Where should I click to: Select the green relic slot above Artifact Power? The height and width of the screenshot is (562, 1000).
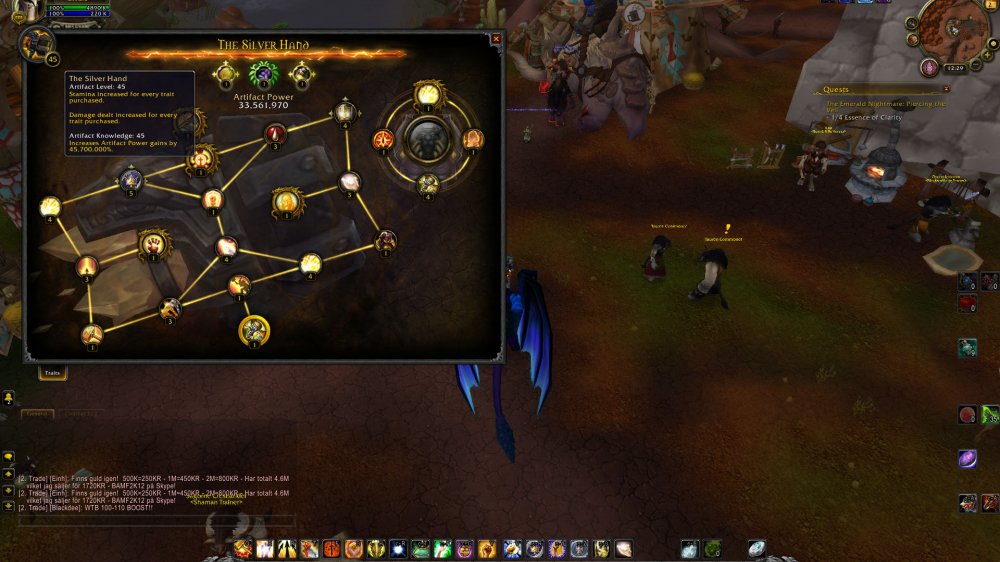pos(263,73)
